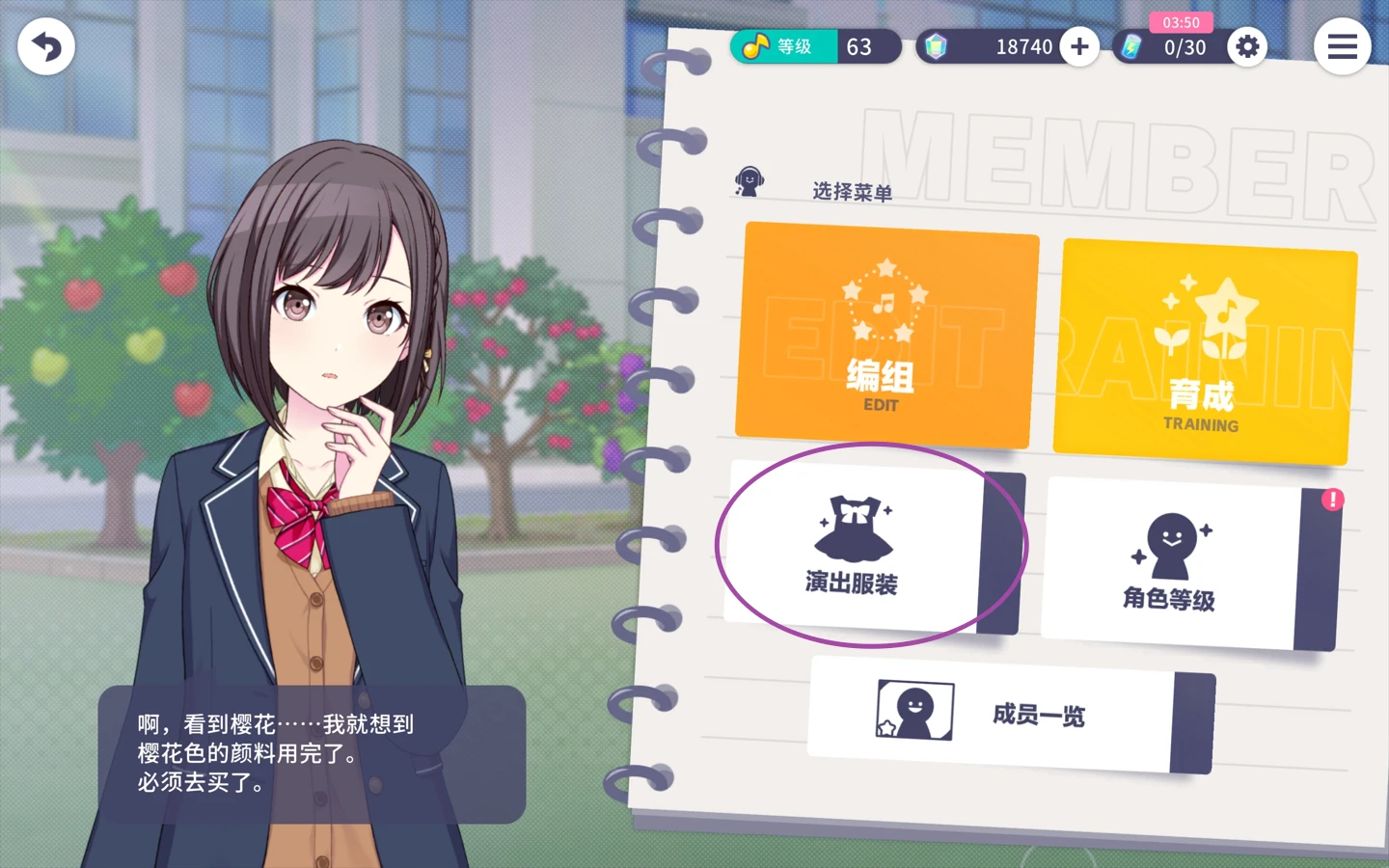Screen dimensions: 1389x868
Task: Go back with the return arrow
Action: pos(45,46)
